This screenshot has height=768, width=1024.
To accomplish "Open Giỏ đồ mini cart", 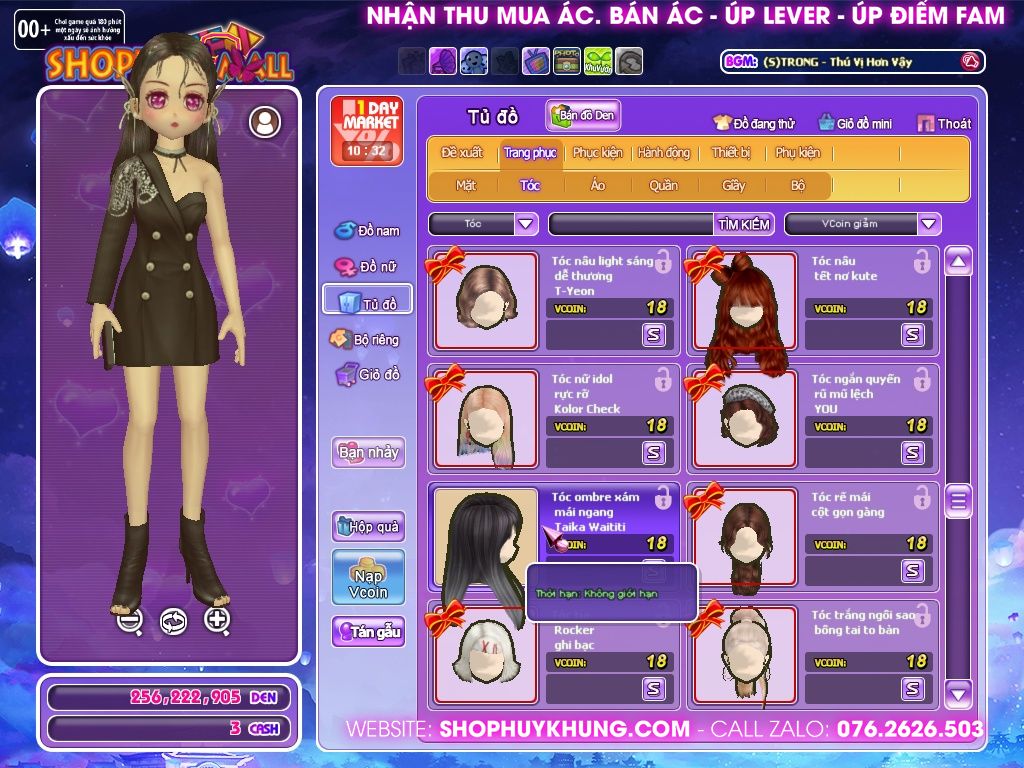I will point(855,124).
